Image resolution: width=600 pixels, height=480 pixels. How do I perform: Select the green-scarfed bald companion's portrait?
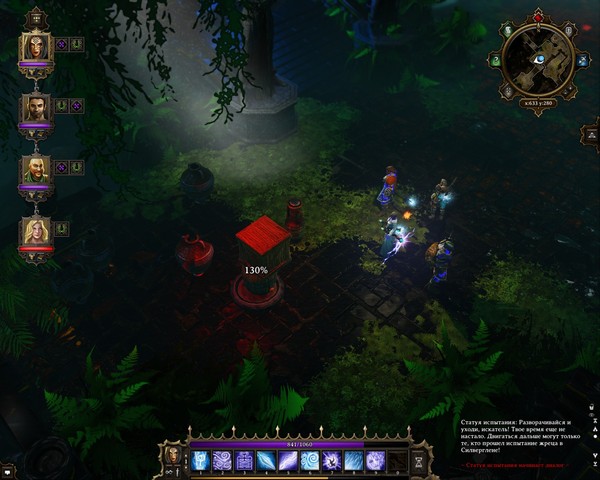point(35,168)
